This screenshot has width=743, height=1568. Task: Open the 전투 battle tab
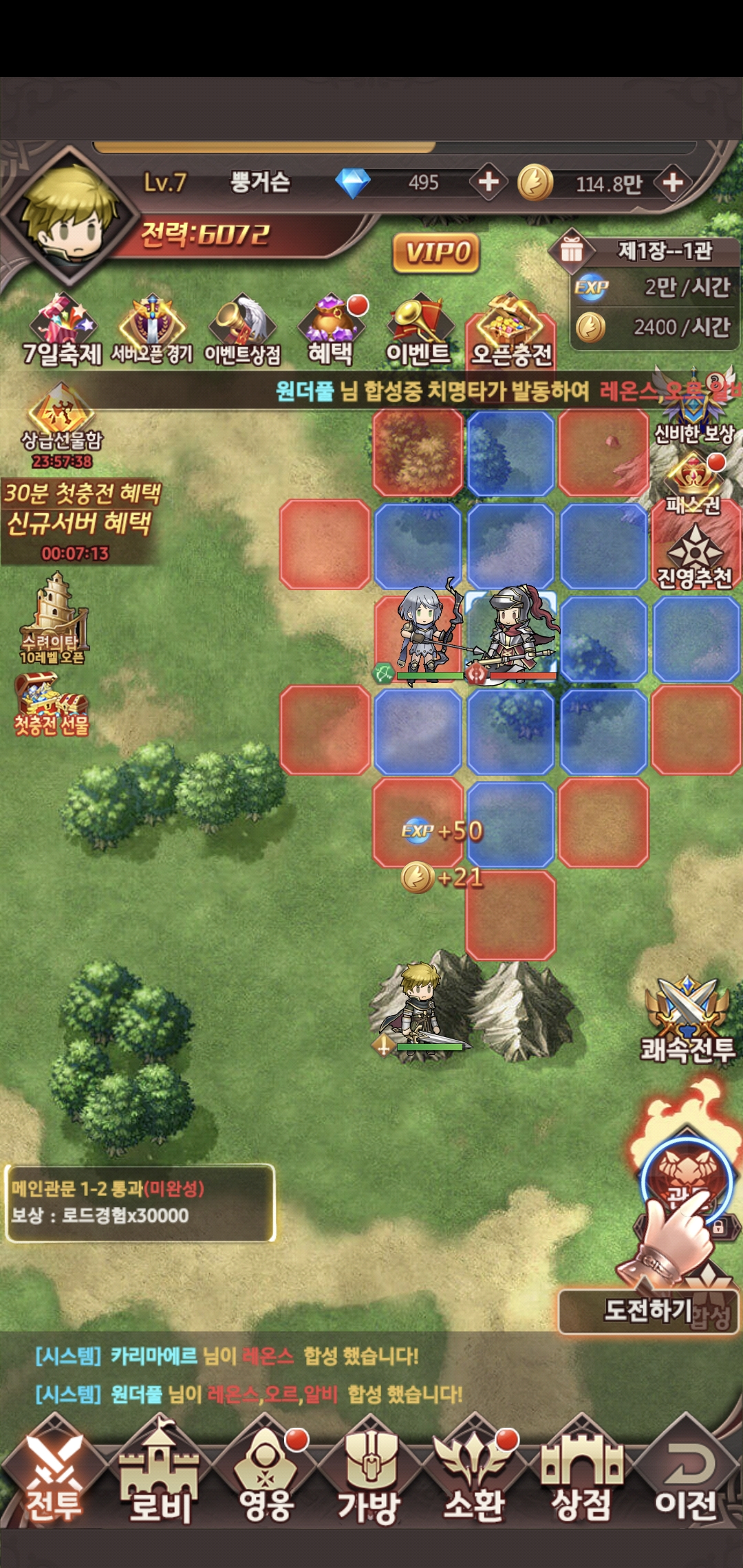coord(54,1473)
